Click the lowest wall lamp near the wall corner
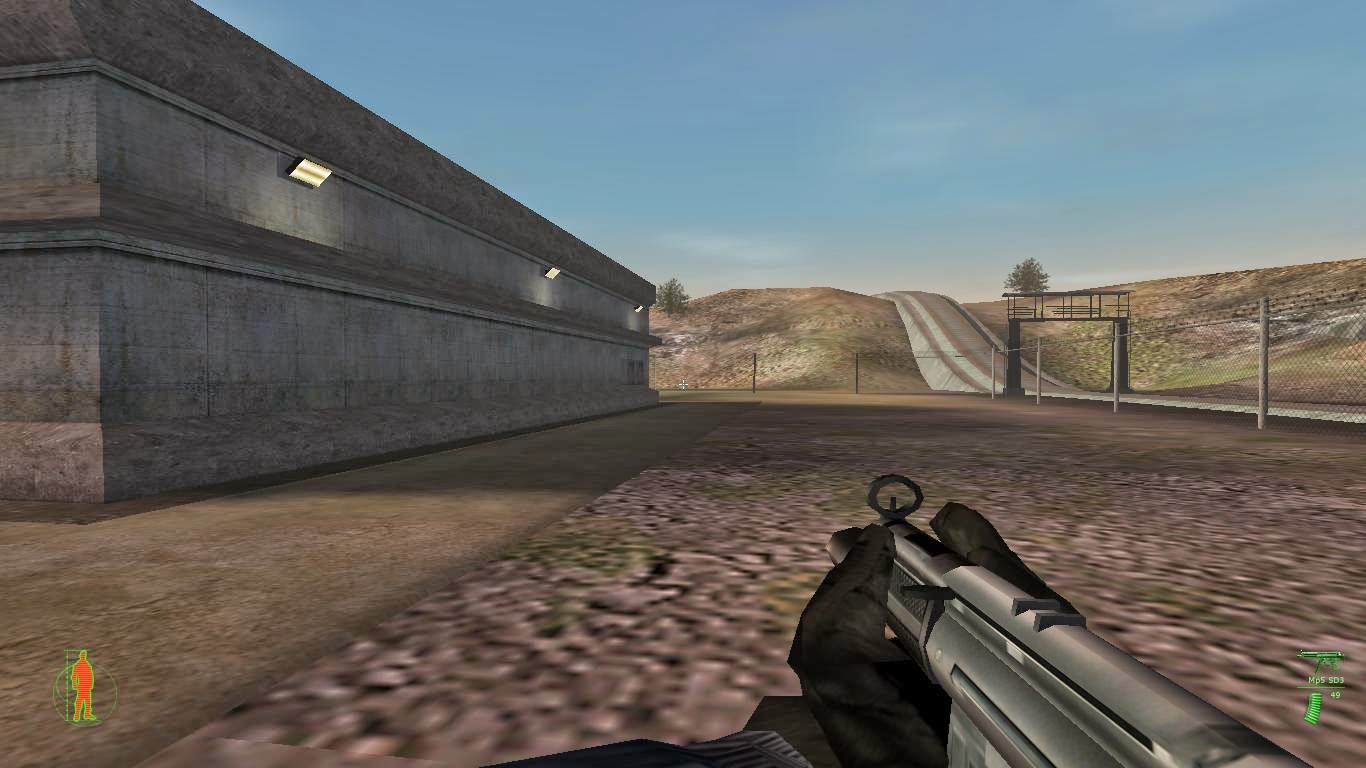The image size is (1366, 768). pyautogui.click(x=637, y=306)
